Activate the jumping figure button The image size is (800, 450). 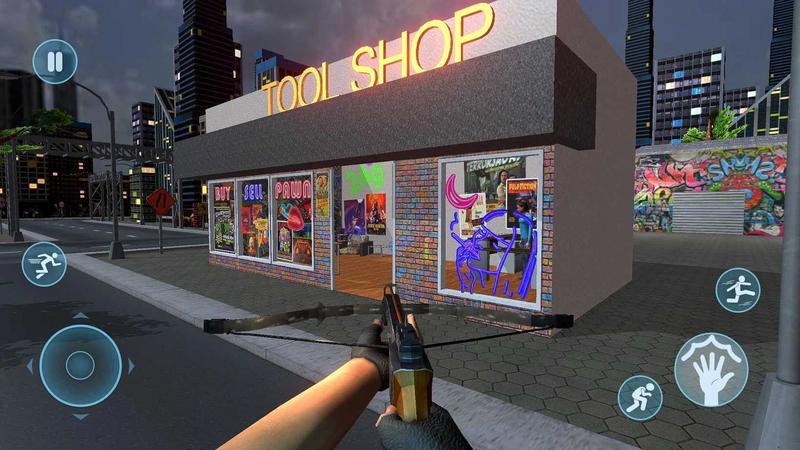(738, 290)
